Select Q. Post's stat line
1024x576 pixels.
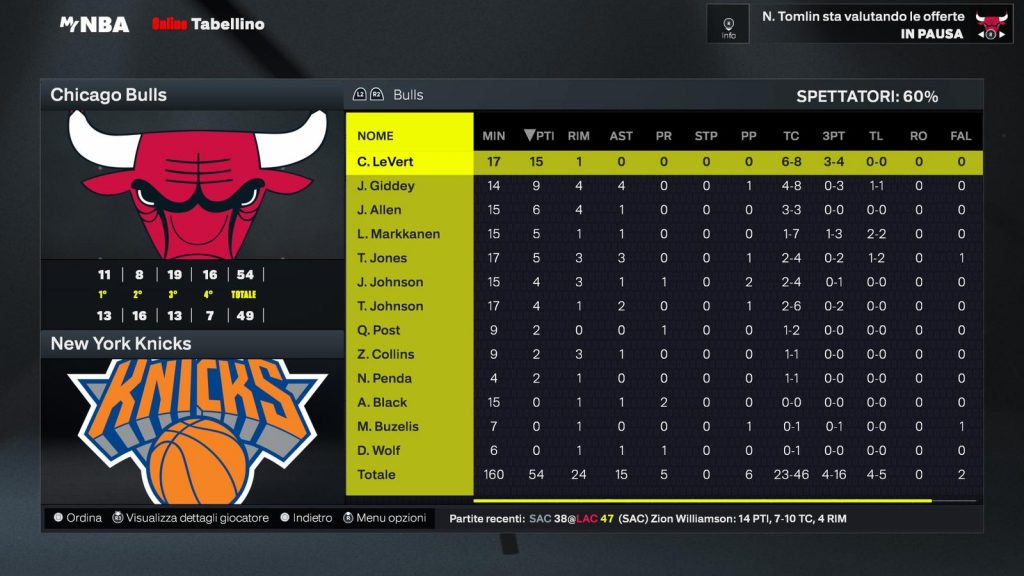379,330
